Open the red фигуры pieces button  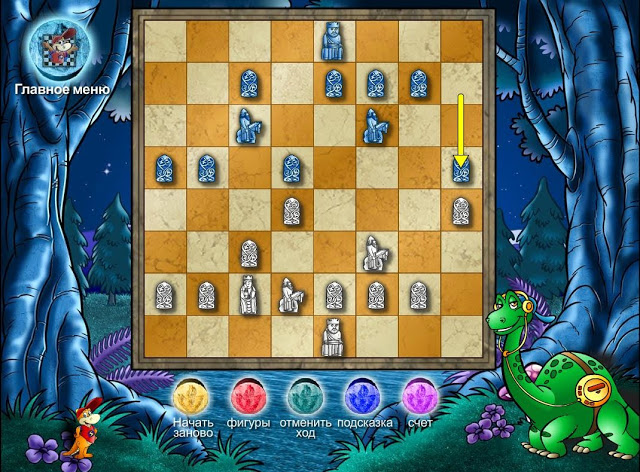click(x=250, y=395)
